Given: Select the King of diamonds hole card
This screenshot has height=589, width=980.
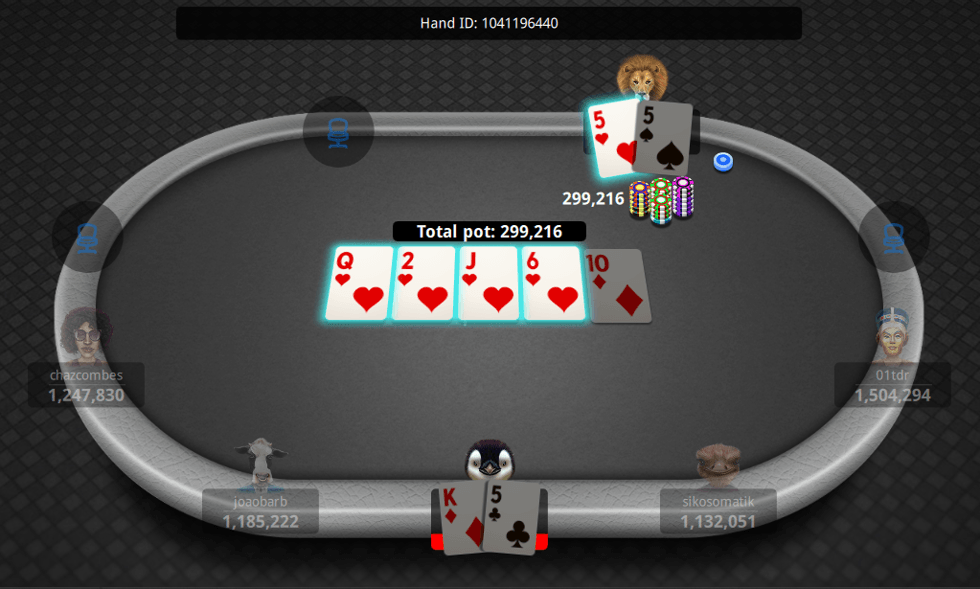Looking at the screenshot, I should click(462, 518).
